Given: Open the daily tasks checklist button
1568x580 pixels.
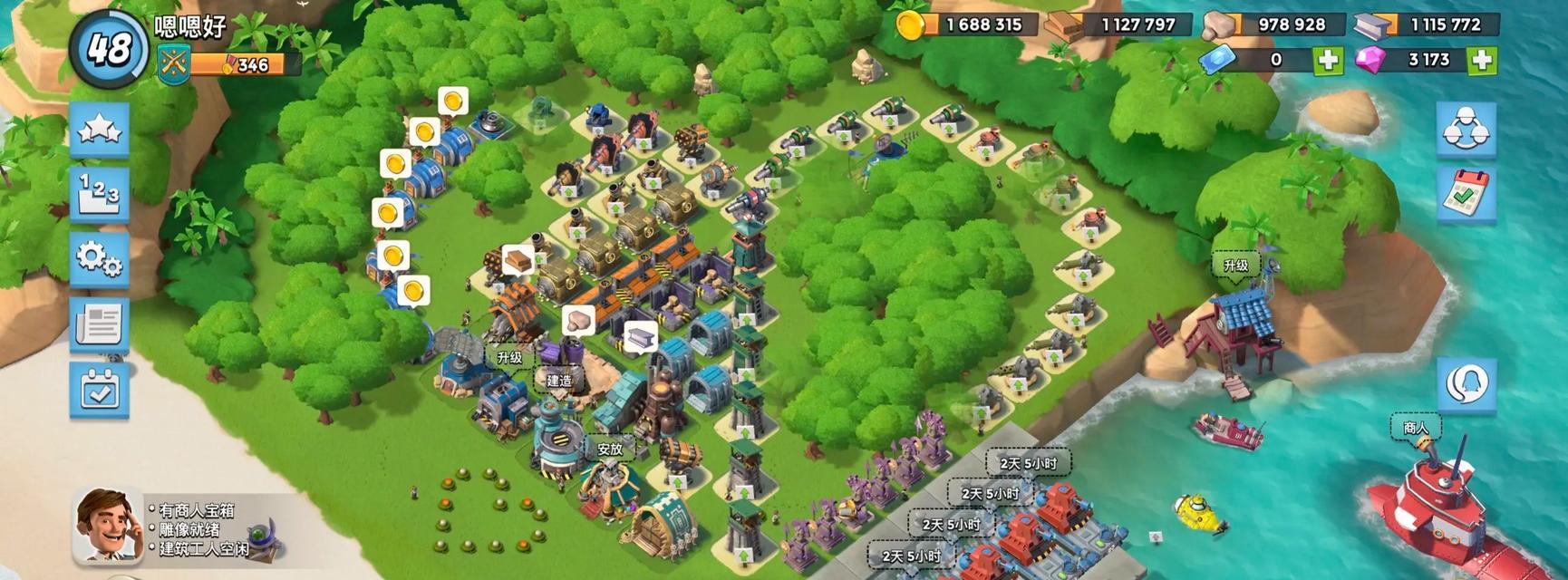Looking at the screenshot, I should tap(1466, 195).
